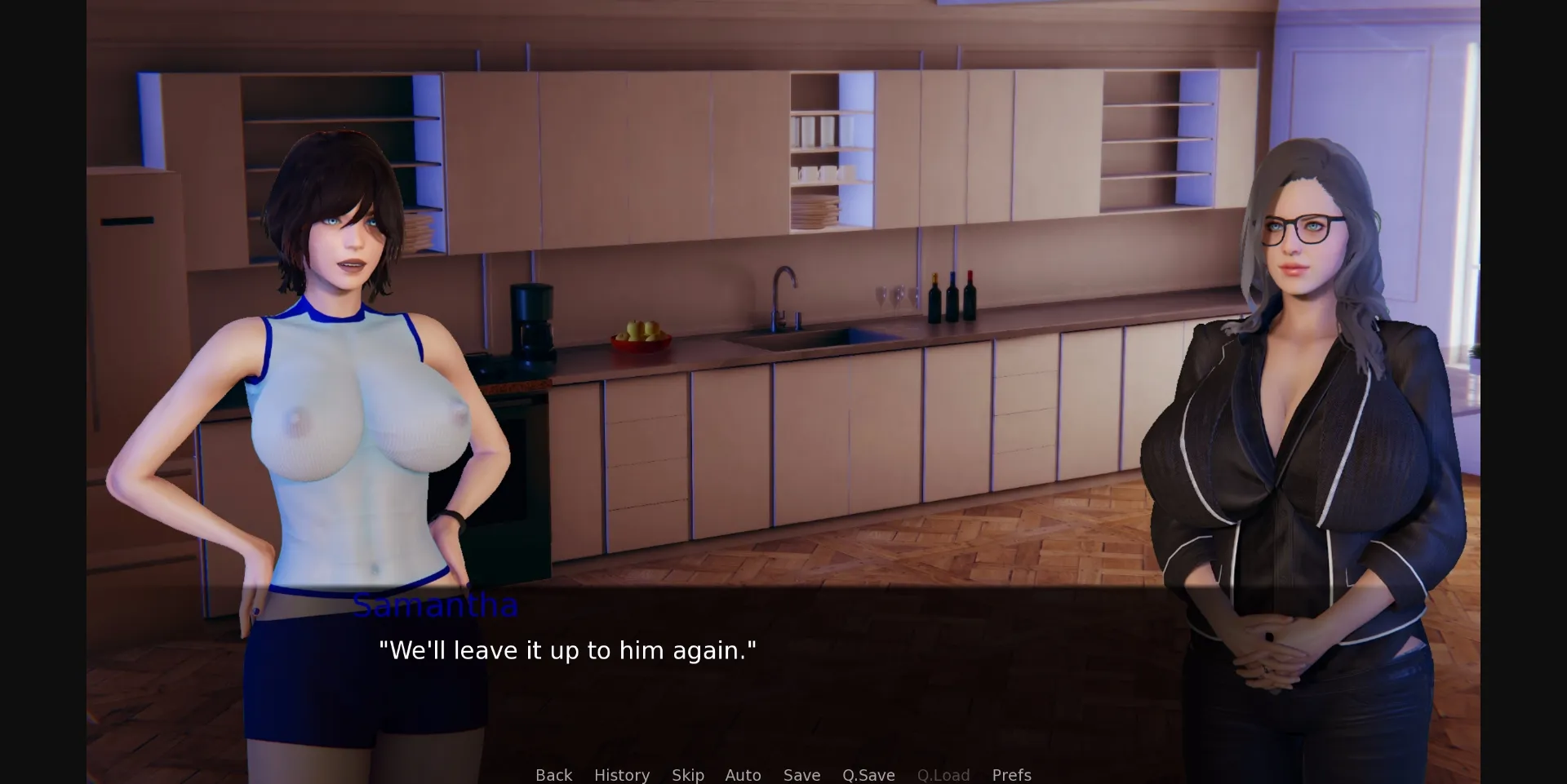This screenshot has height=784, width=1567.
Task: Enable Skip mode
Action: click(x=687, y=775)
